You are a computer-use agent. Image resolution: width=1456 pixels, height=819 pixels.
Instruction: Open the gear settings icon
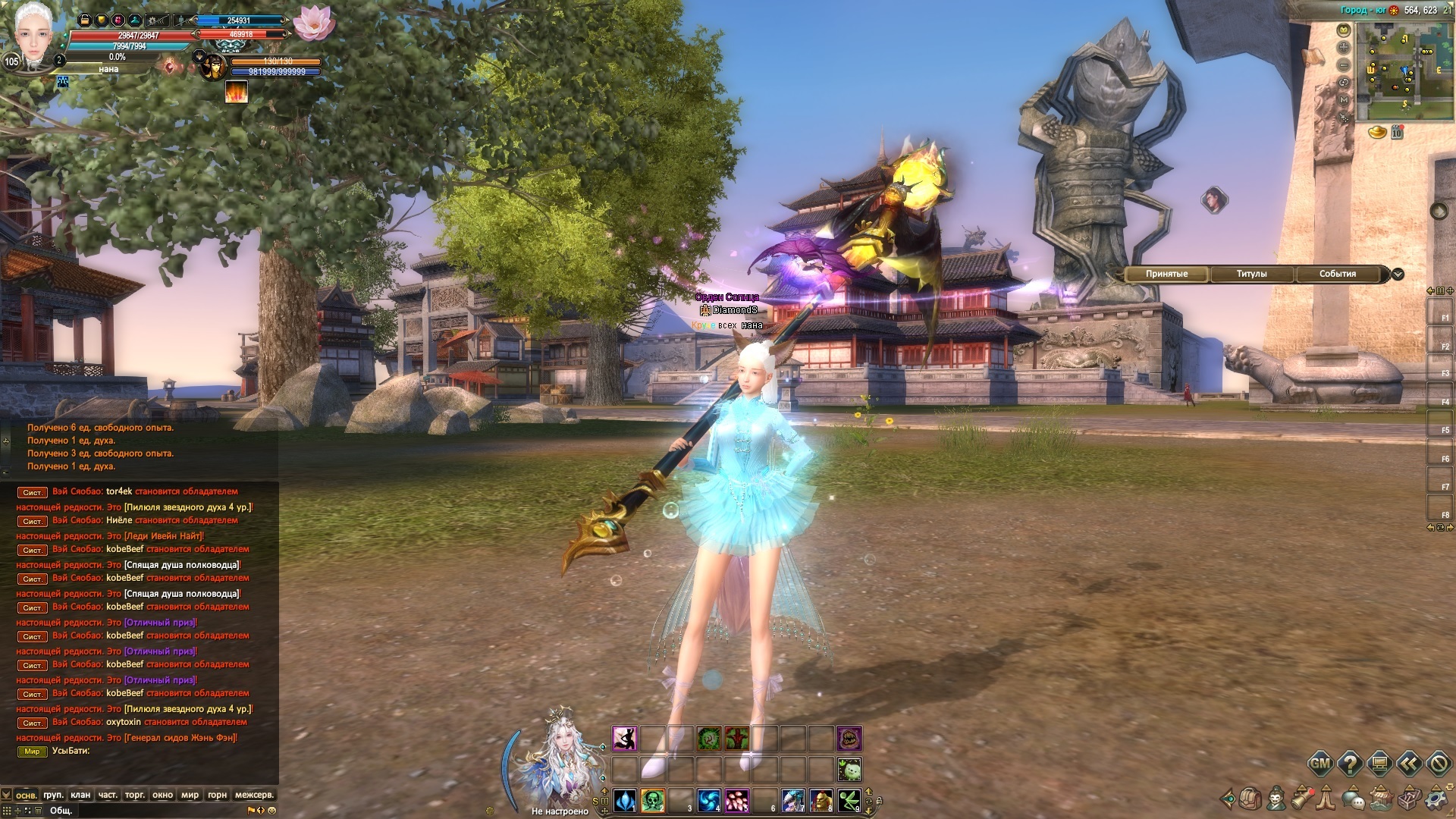point(1436,799)
